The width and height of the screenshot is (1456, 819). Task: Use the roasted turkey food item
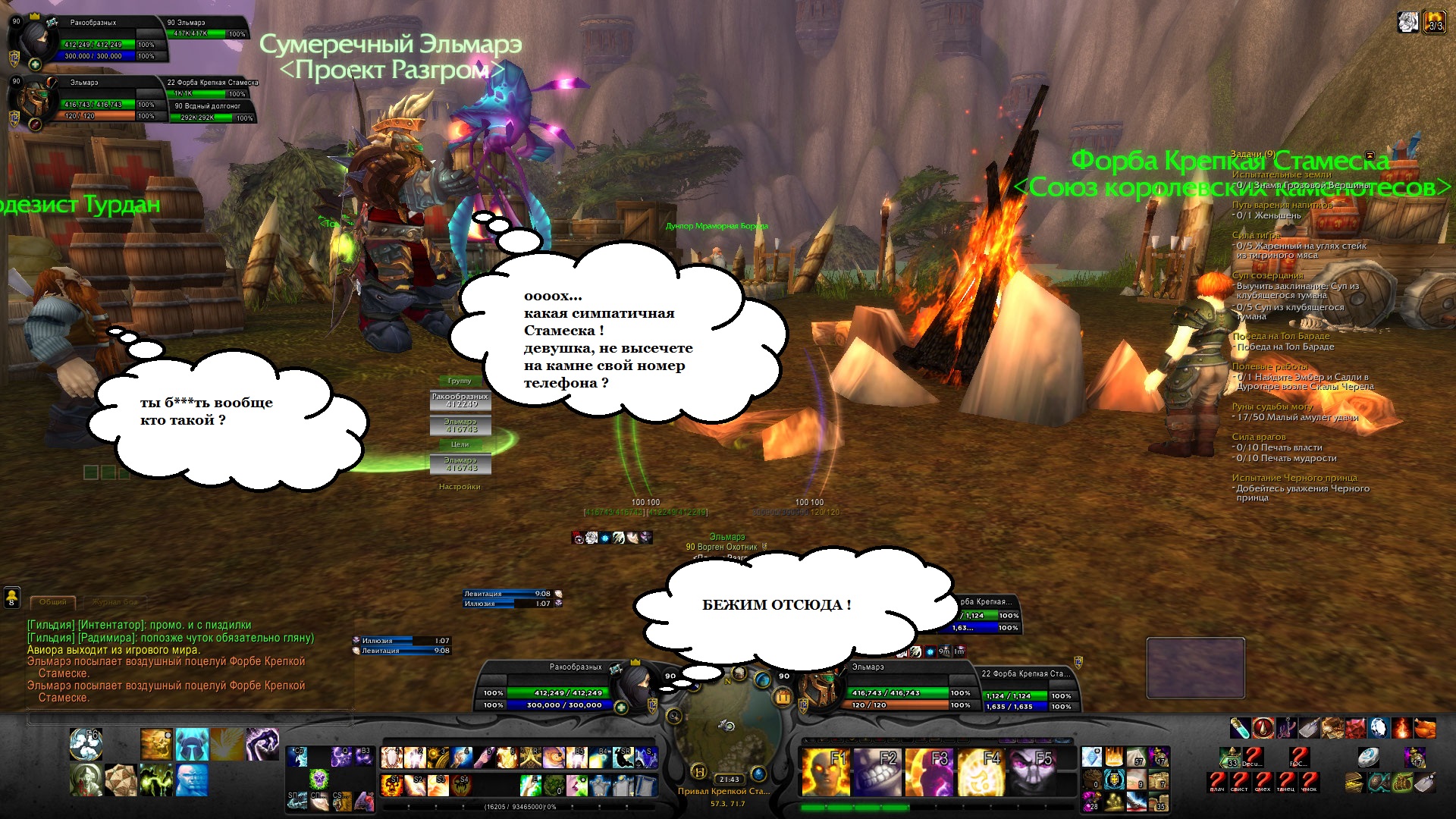click(x=1425, y=729)
